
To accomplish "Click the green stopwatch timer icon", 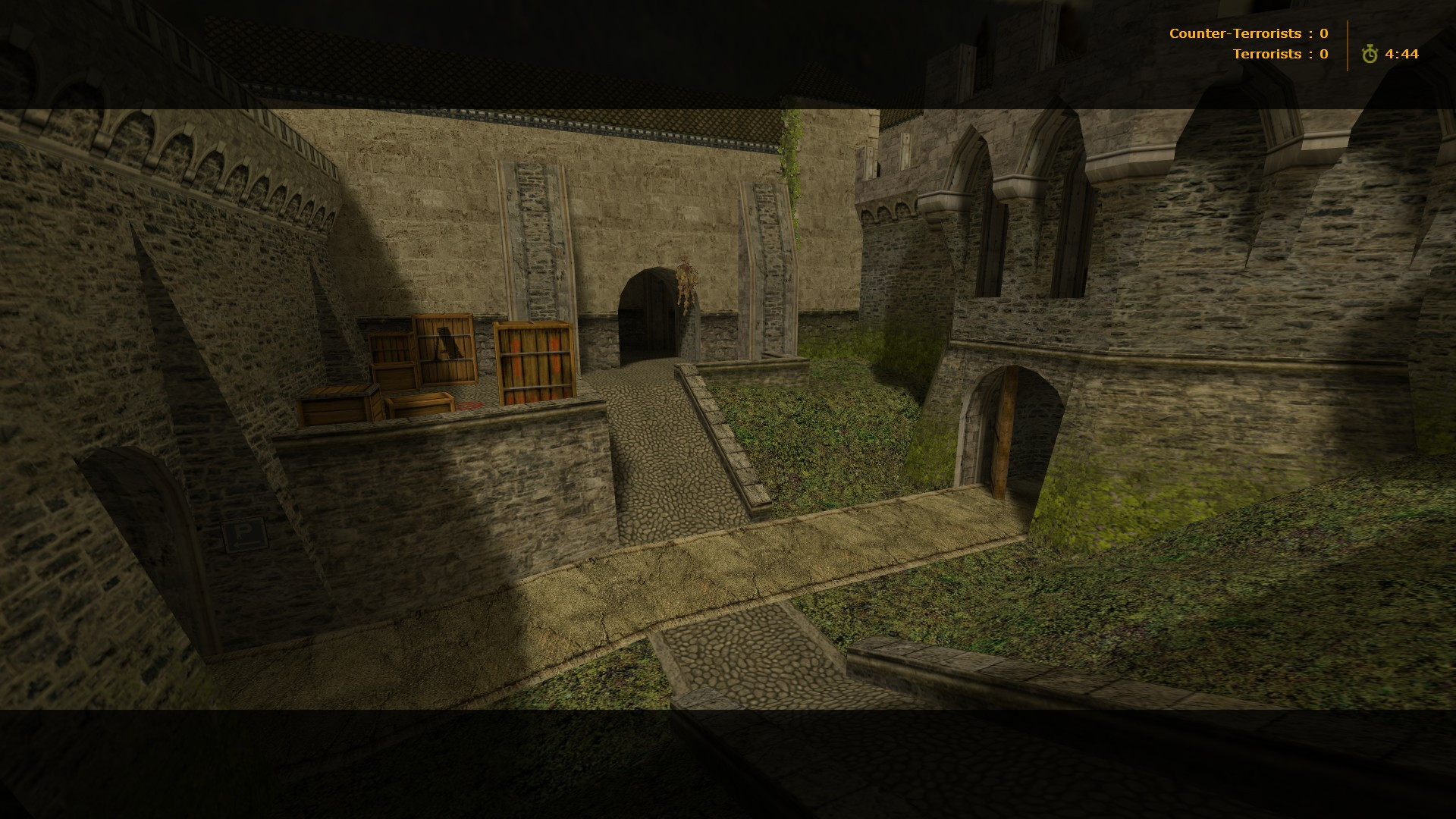I will coord(1370,53).
